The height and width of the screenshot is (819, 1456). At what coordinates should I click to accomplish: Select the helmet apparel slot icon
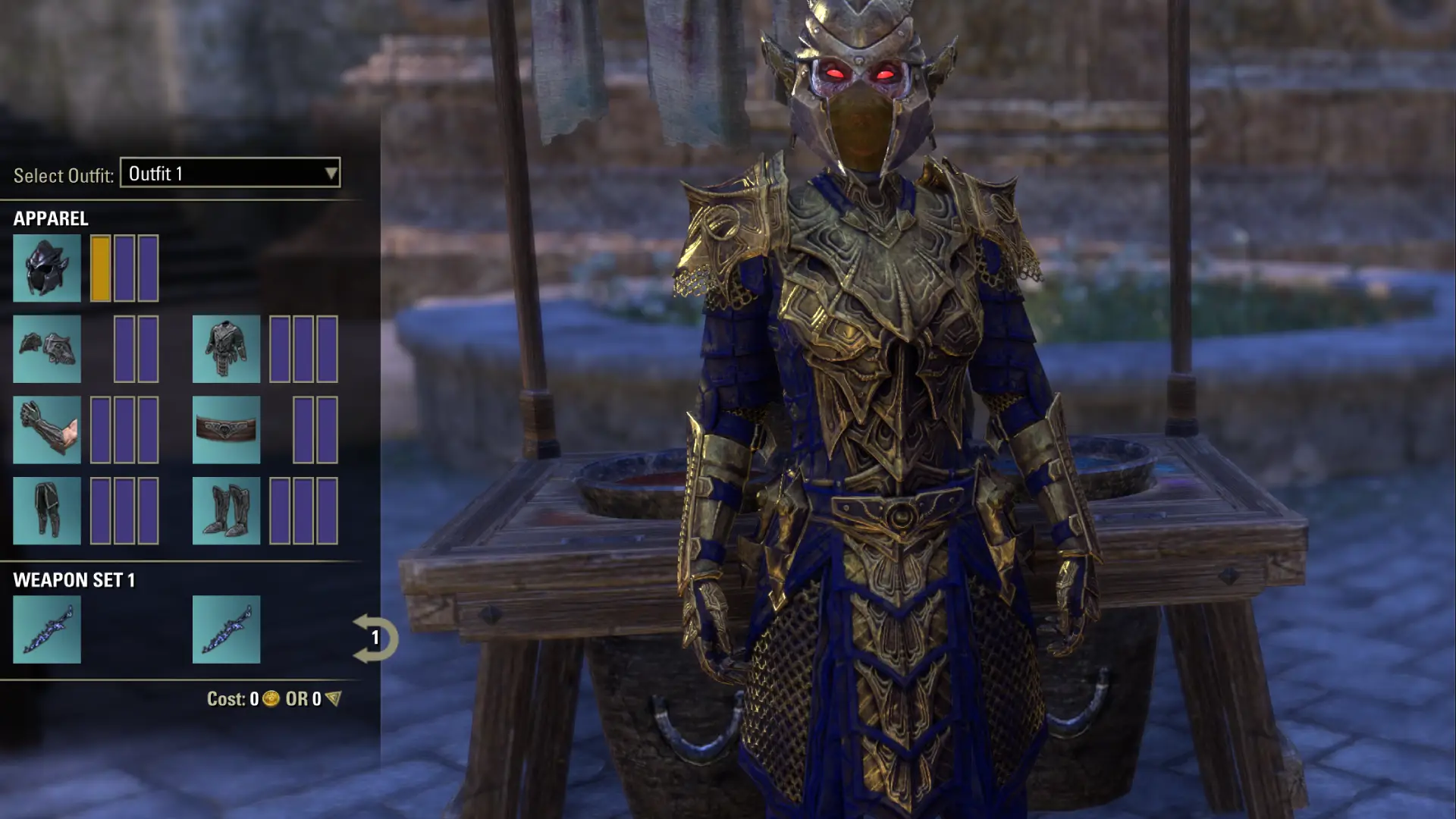point(47,268)
